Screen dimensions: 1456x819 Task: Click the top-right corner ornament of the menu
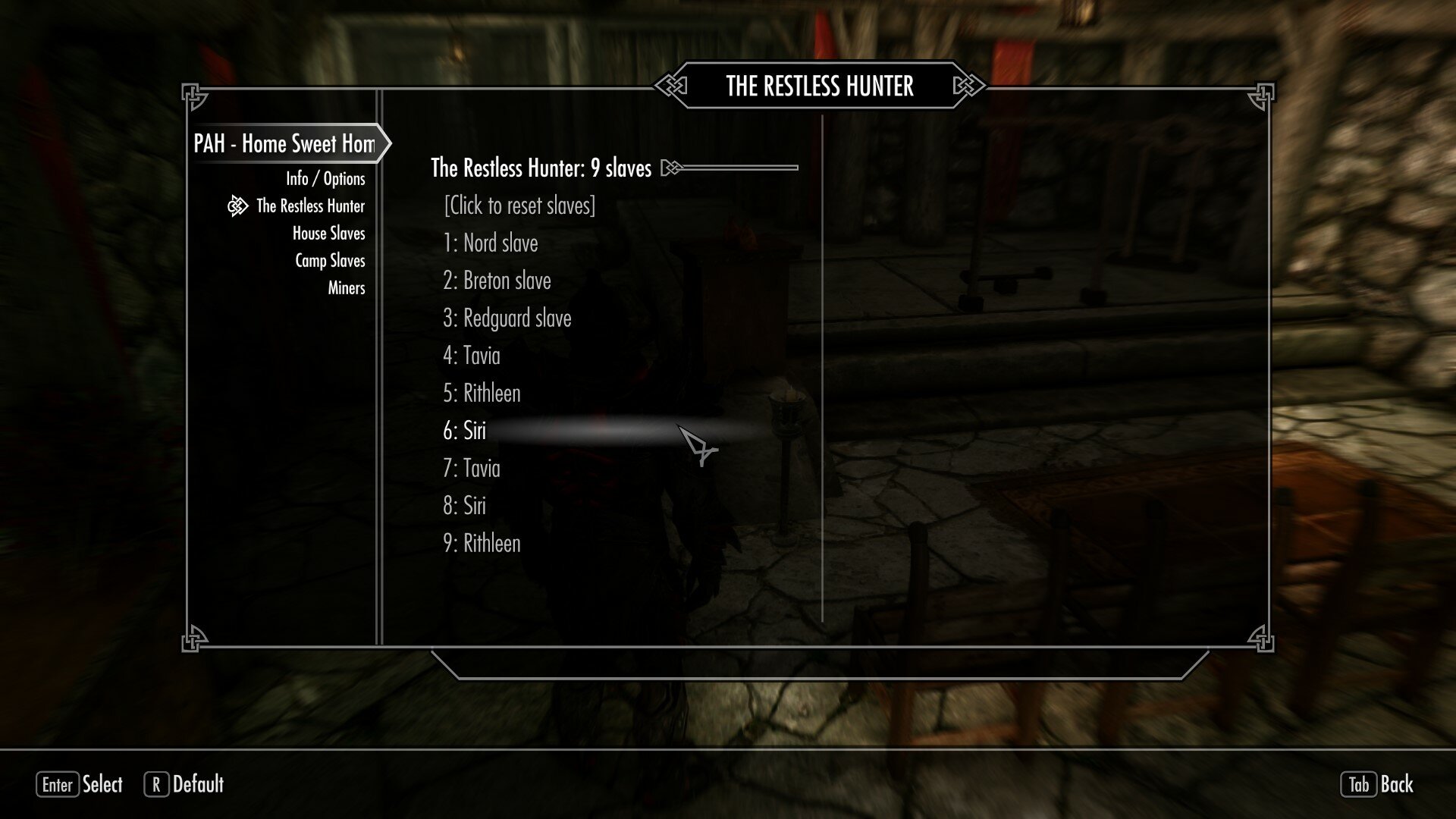(x=1261, y=93)
